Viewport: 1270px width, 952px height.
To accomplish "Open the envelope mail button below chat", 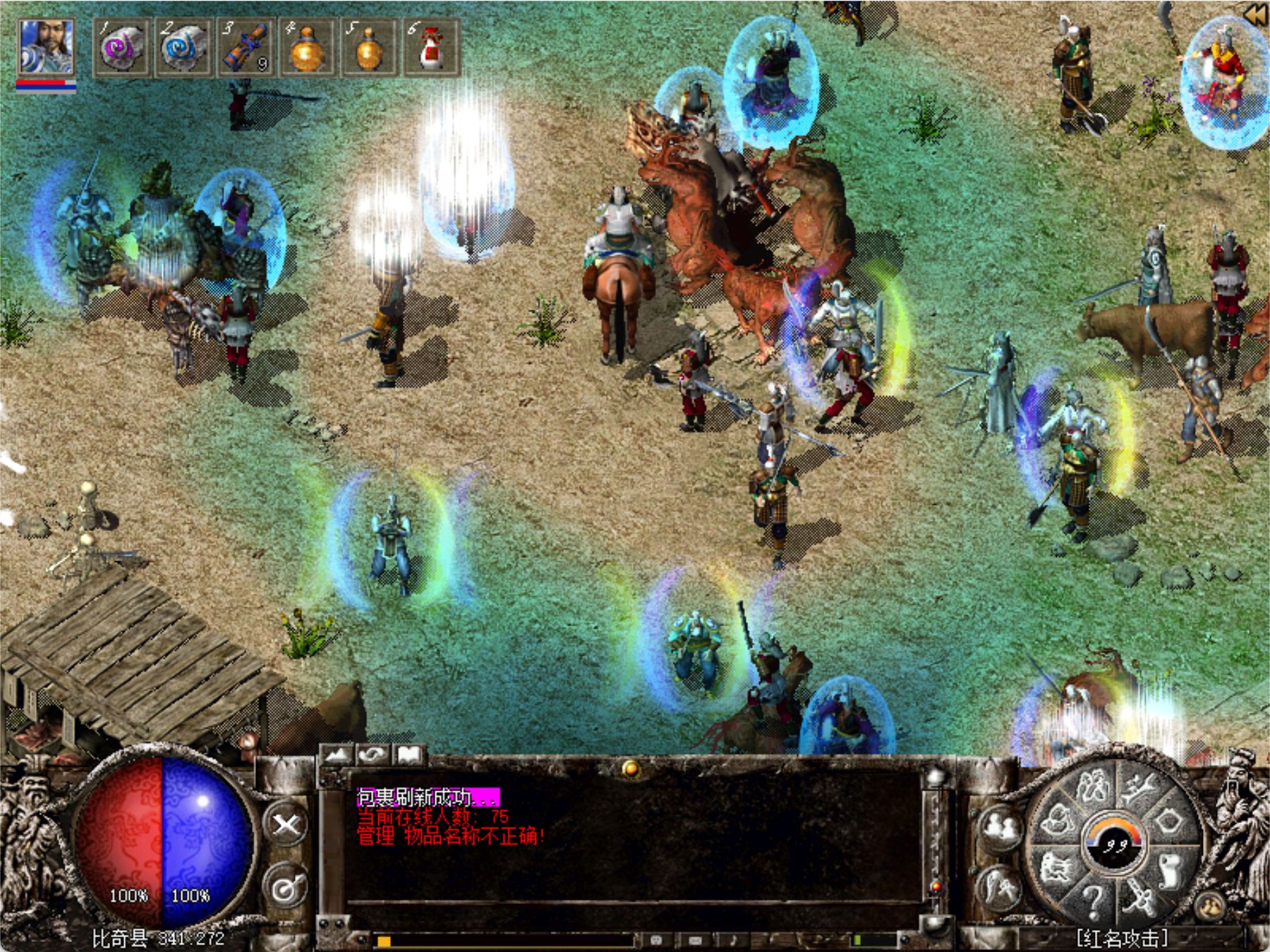I will (695, 940).
